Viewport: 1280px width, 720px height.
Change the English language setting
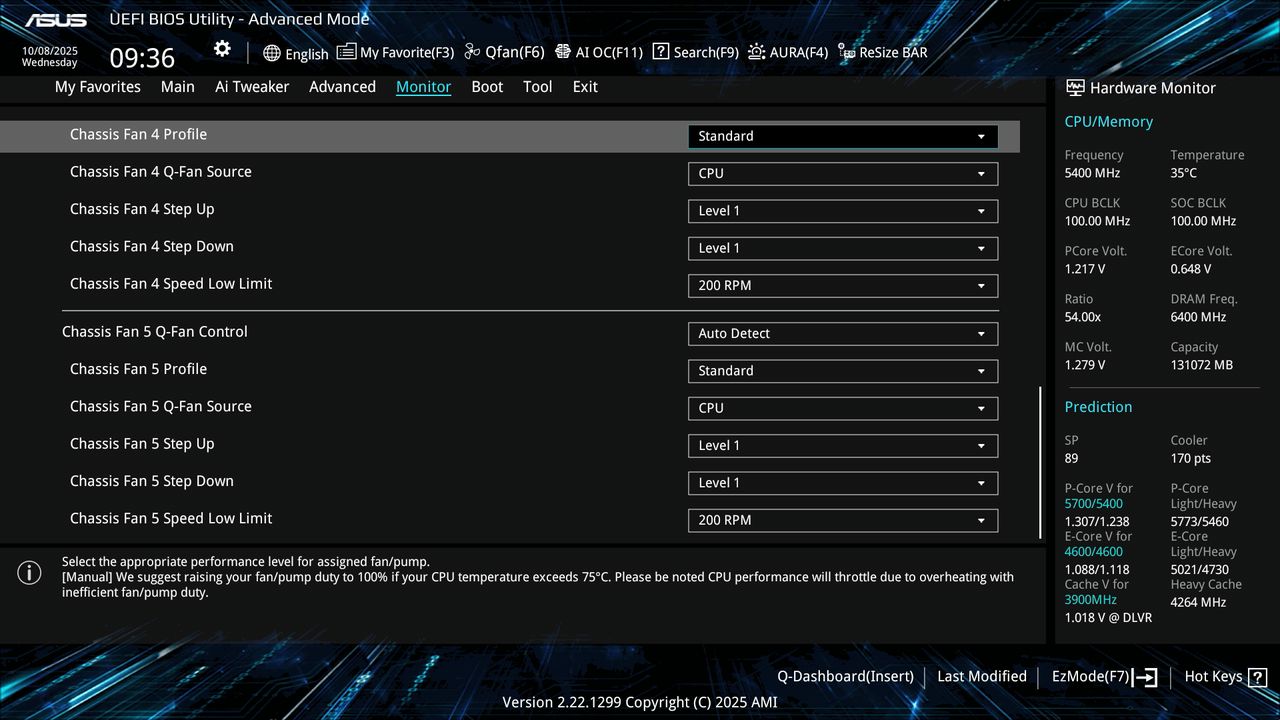(x=296, y=53)
